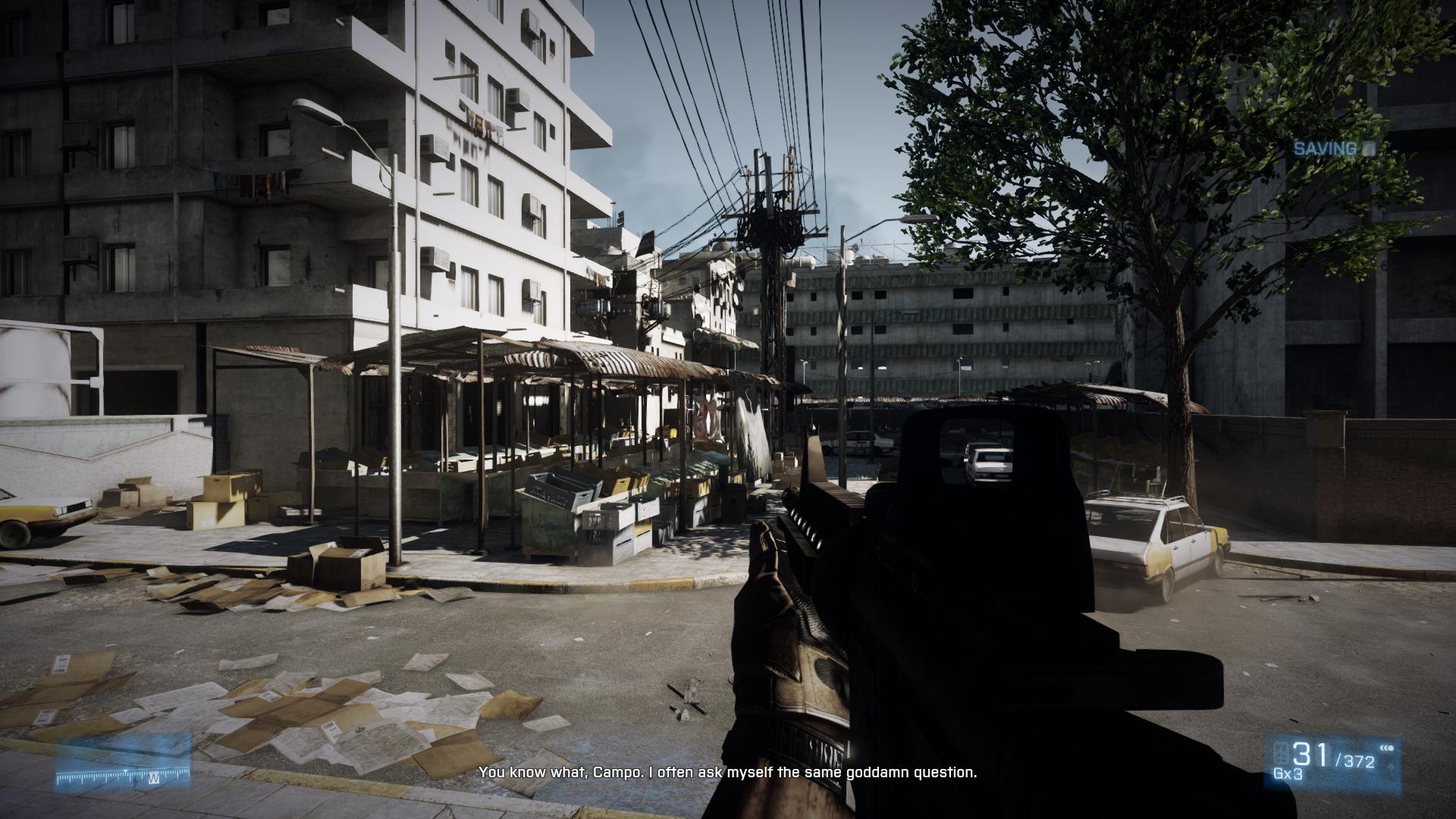
Task: Select the West marker on the compass
Action: point(153,778)
